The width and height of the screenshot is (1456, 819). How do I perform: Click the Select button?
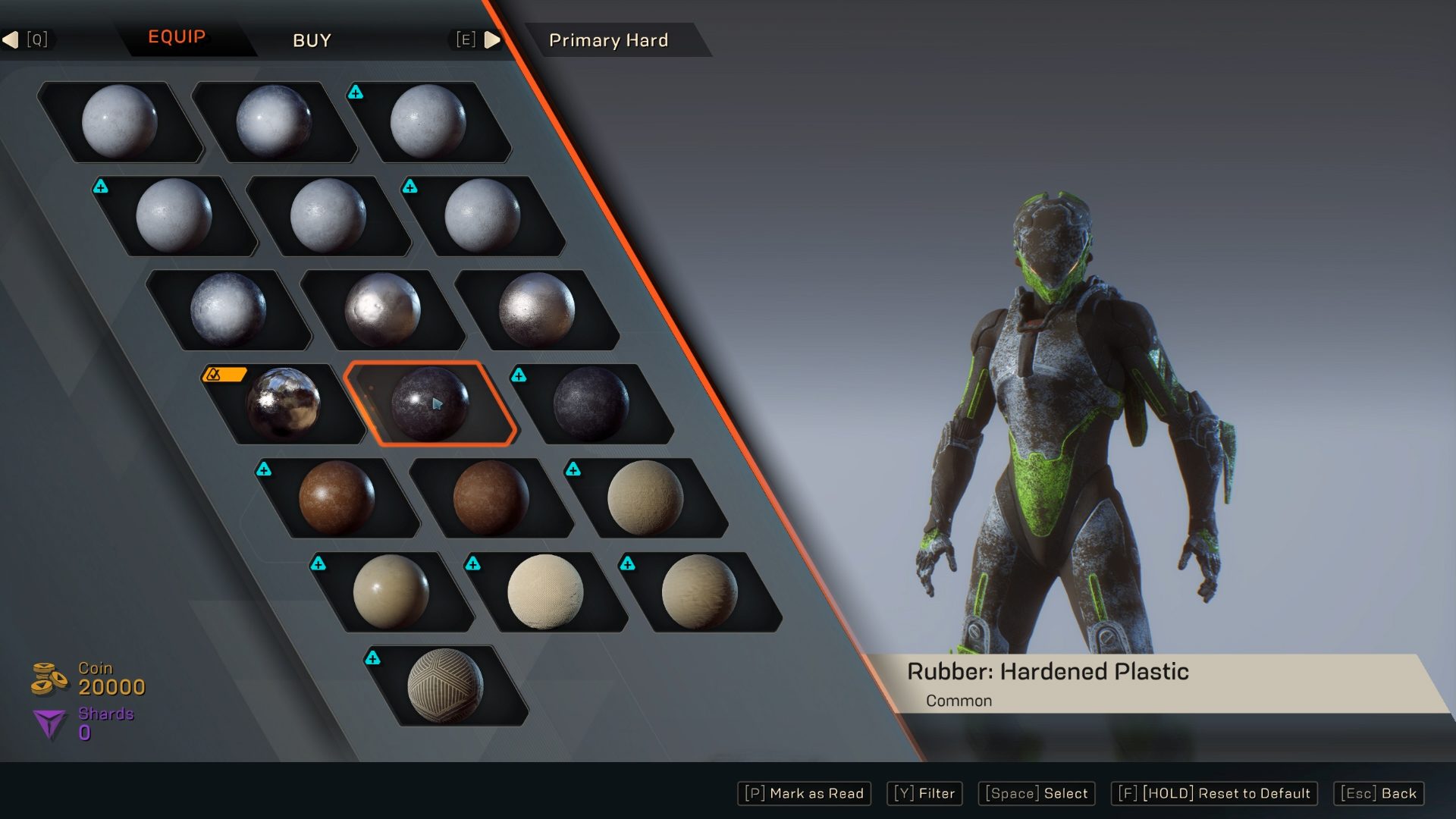[x=1036, y=793]
